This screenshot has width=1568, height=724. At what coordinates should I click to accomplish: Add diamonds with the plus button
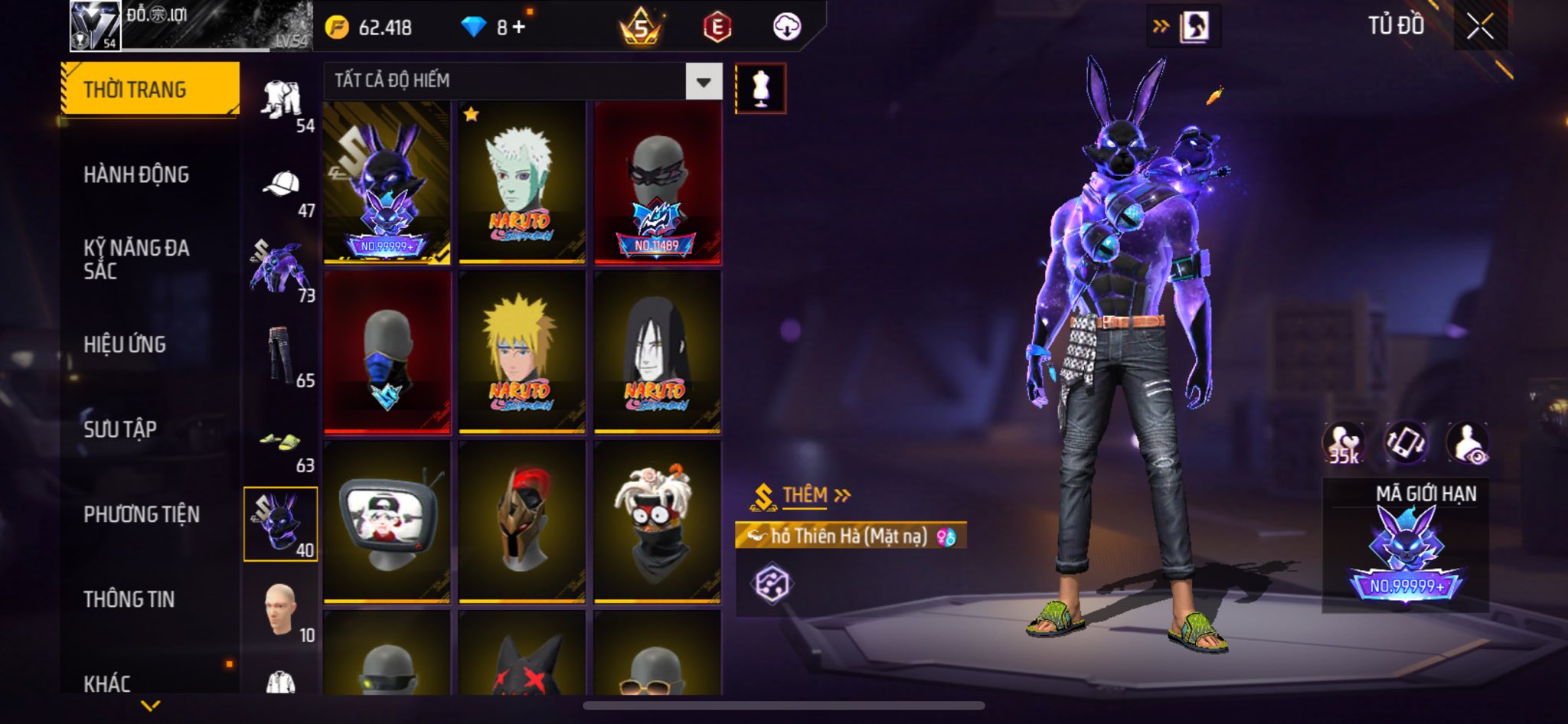click(x=520, y=28)
